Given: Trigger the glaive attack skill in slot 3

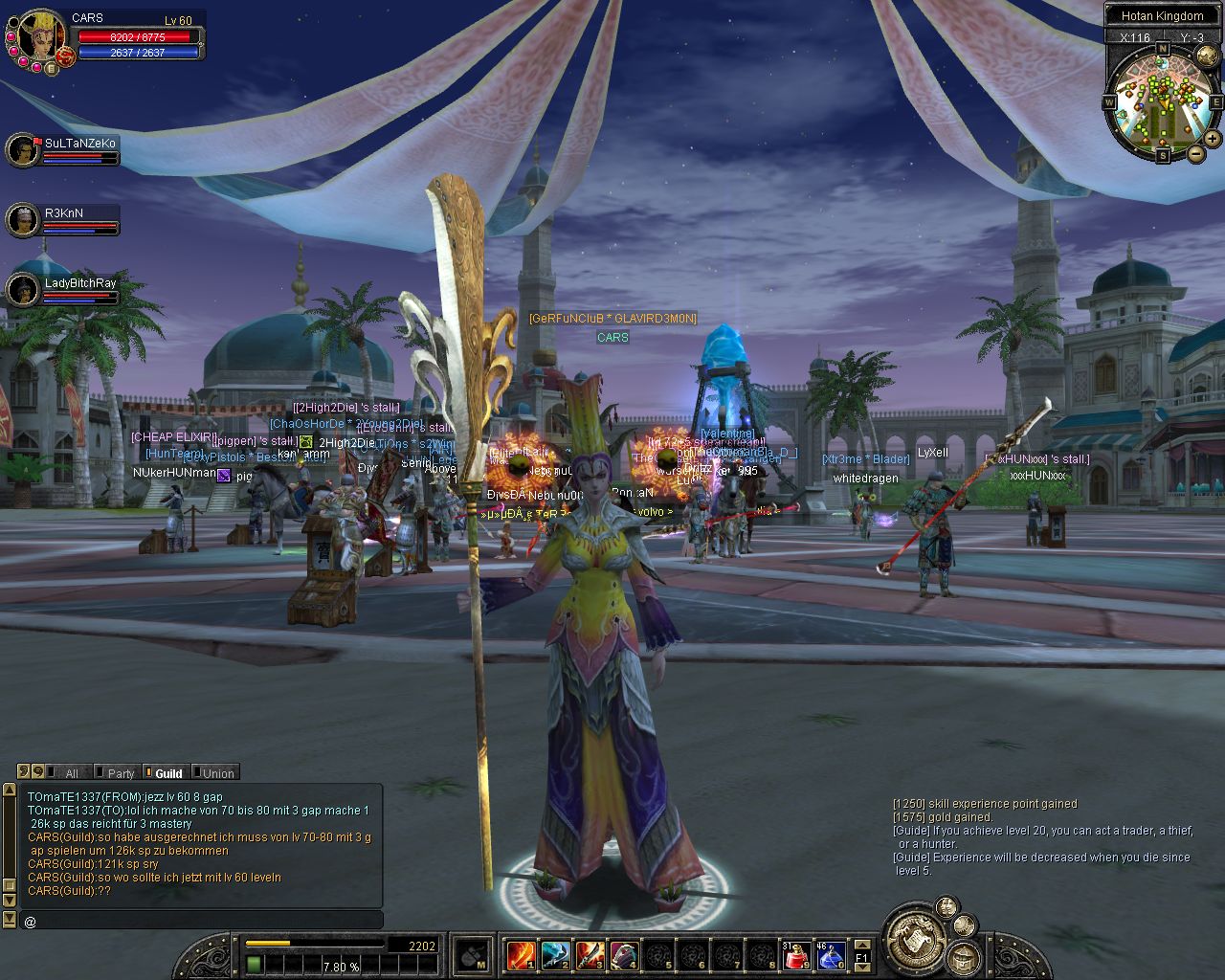Looking at the screenshot, I should coord(590,954).
